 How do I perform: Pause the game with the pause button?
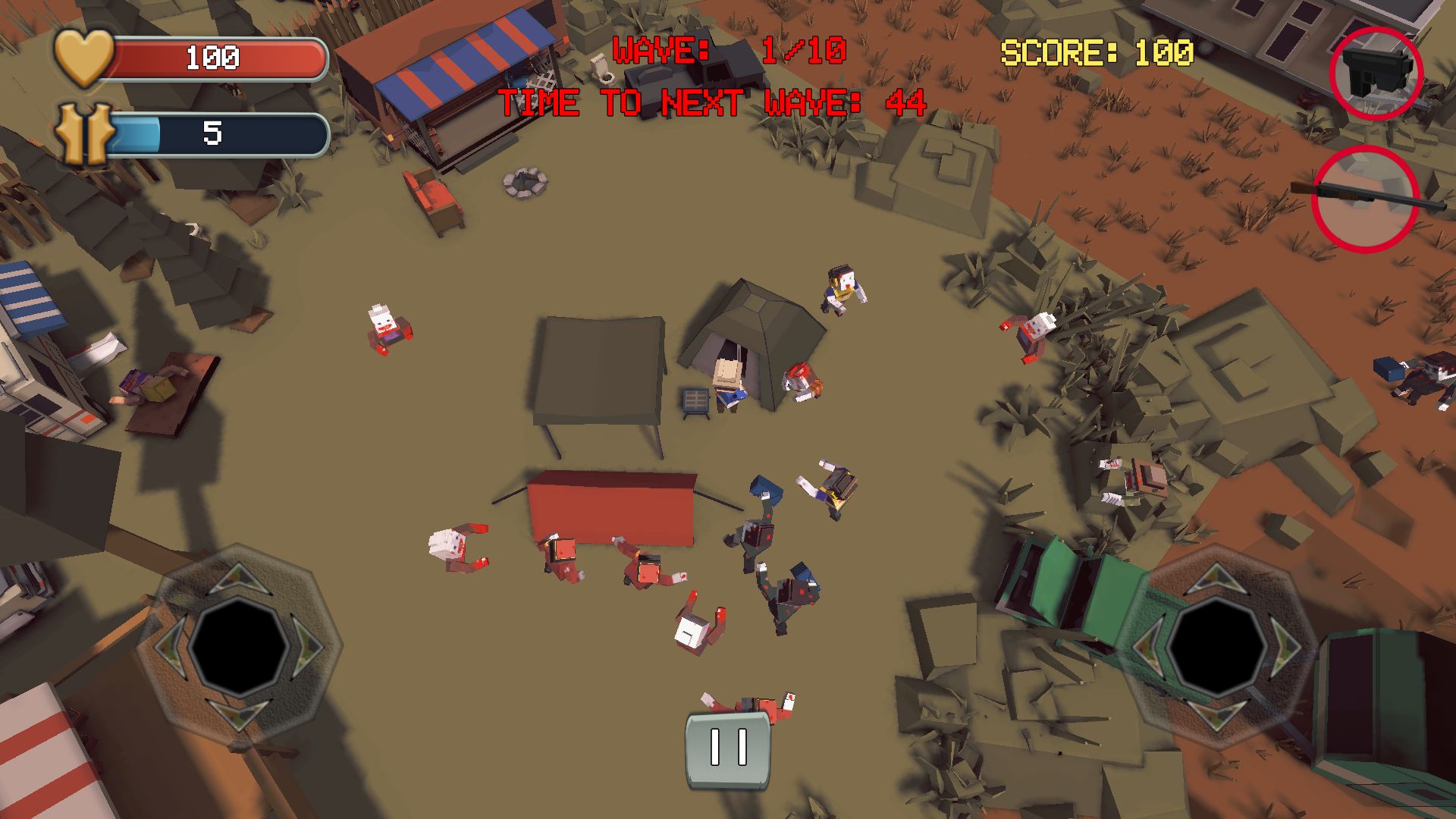(728, 748)
